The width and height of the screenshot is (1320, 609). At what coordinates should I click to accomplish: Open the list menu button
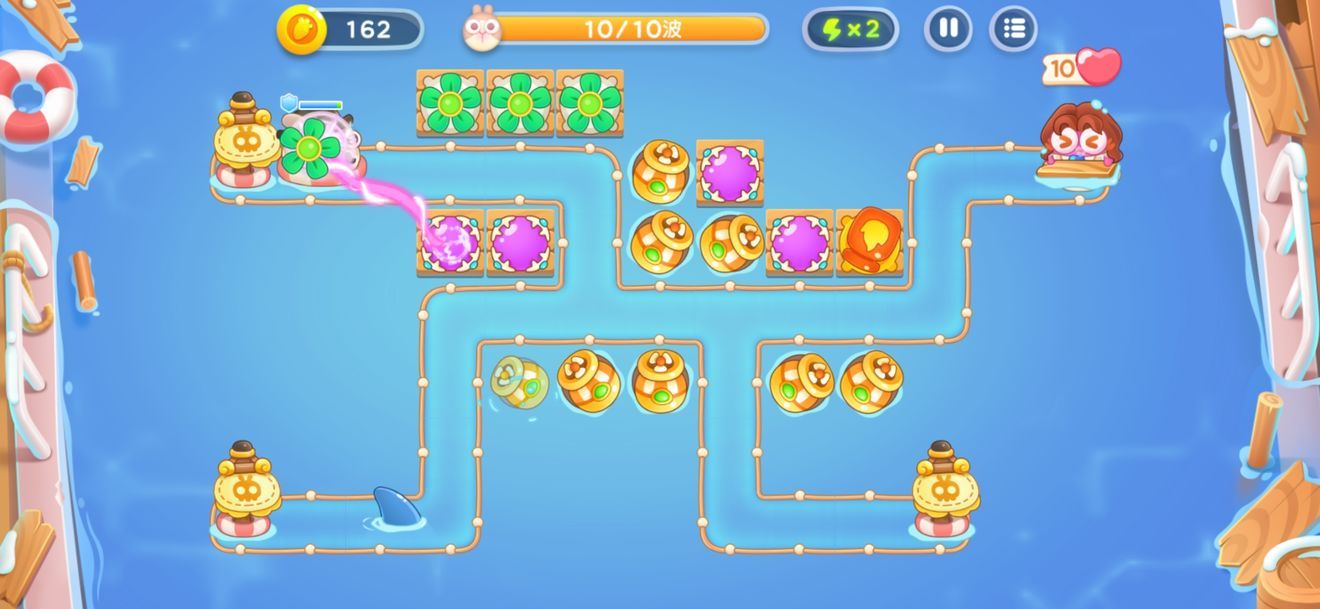coord(1013,28)
